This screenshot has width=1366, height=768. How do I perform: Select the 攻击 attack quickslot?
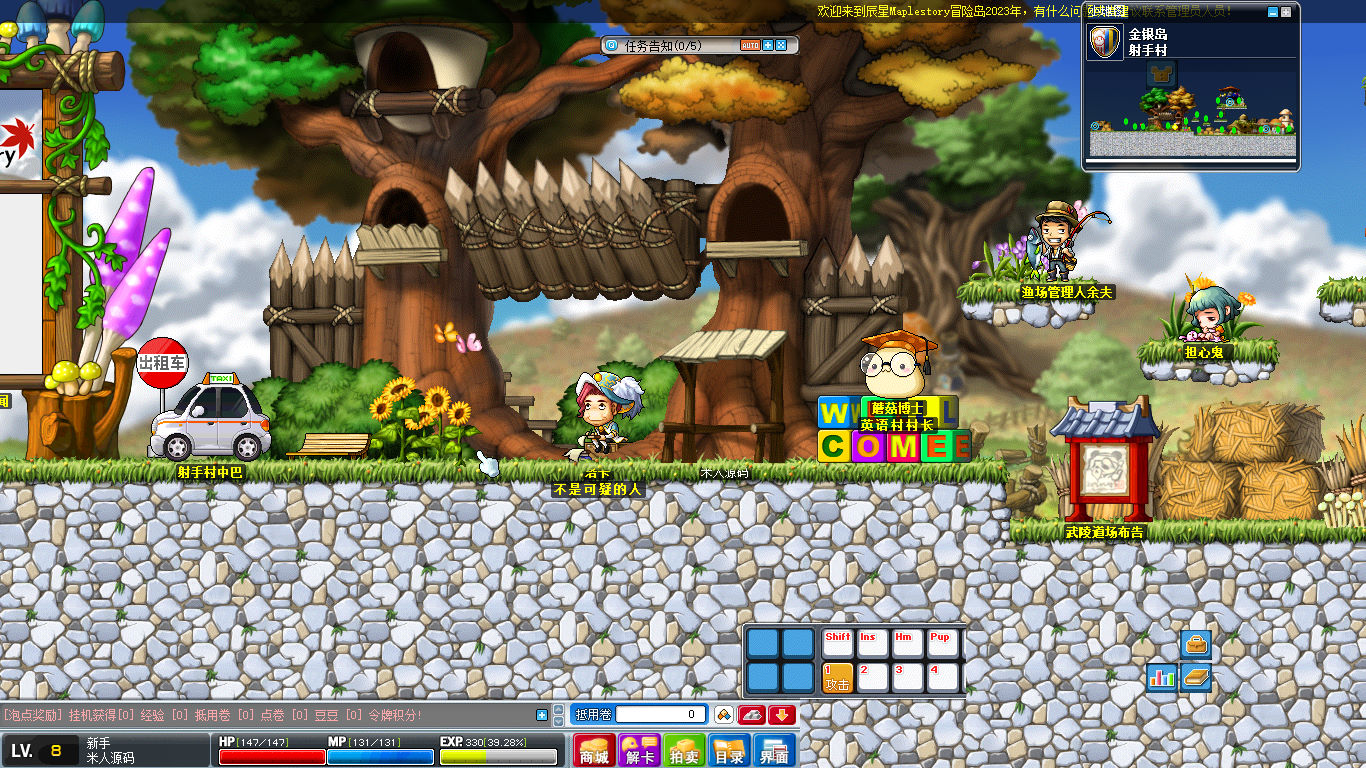[837, 677]
